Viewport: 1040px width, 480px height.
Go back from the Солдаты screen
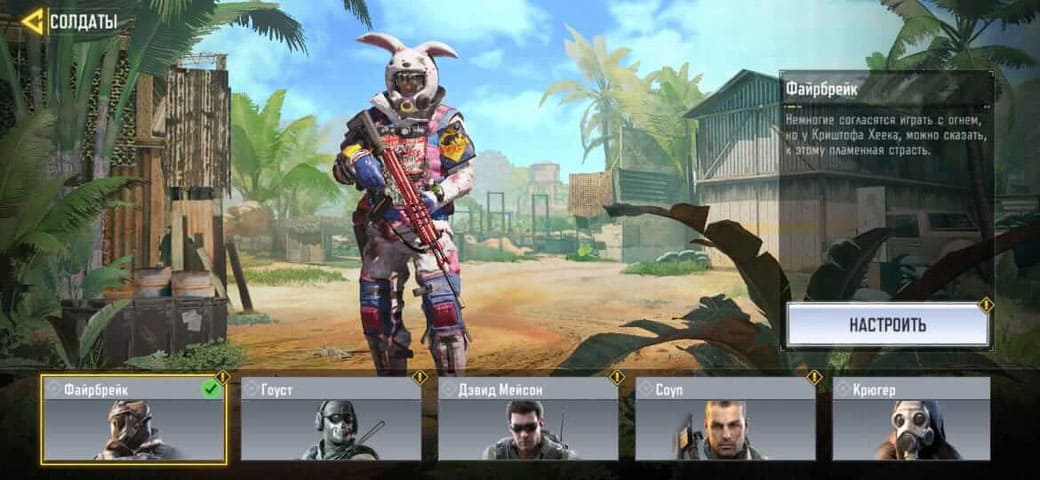point(33,21)
